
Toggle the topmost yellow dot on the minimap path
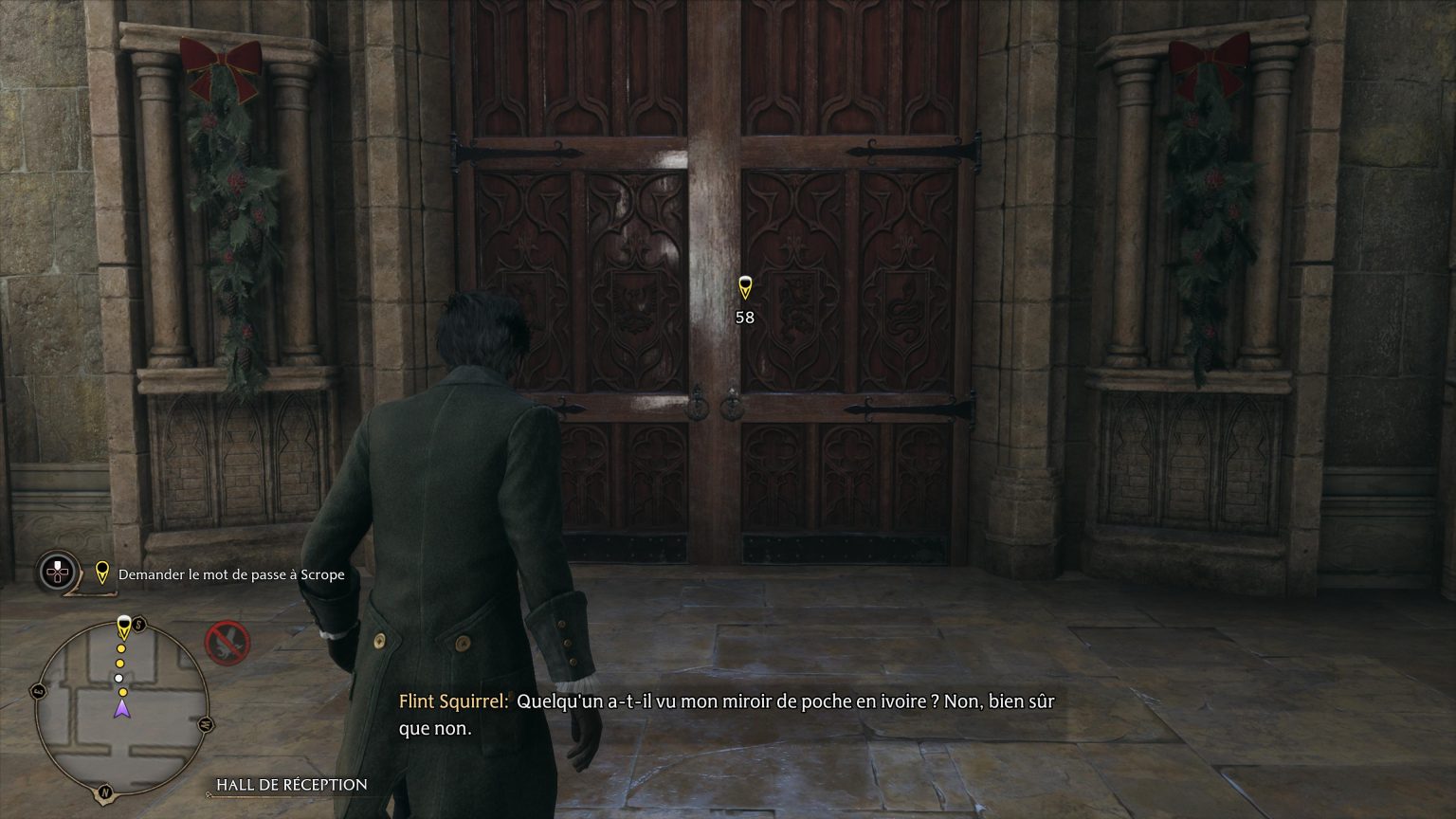120,647
